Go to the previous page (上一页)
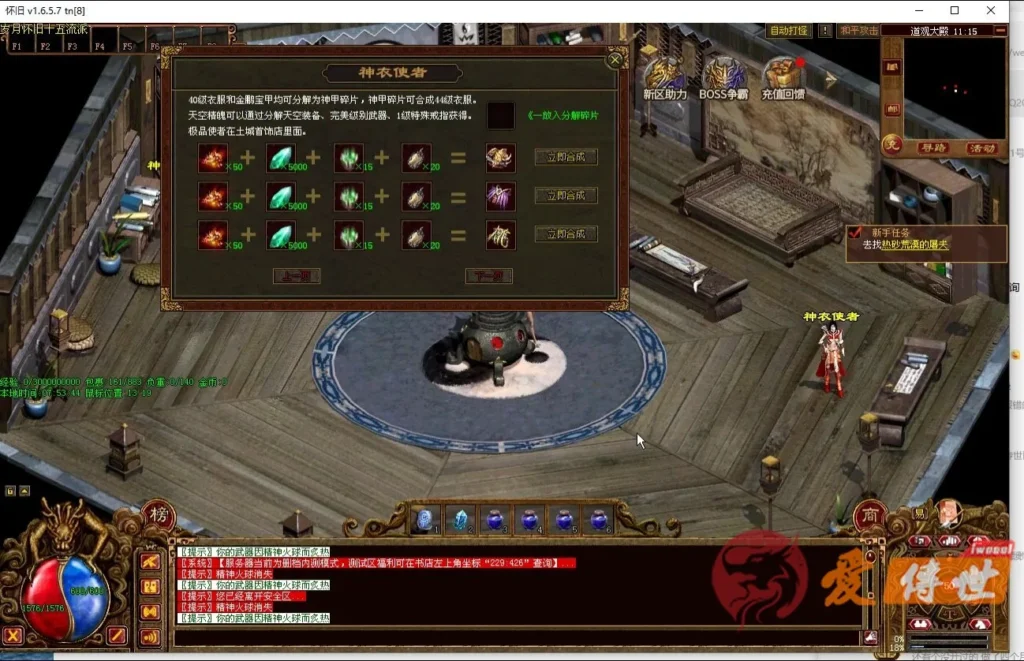1024x661 pixels. (296, 276)
